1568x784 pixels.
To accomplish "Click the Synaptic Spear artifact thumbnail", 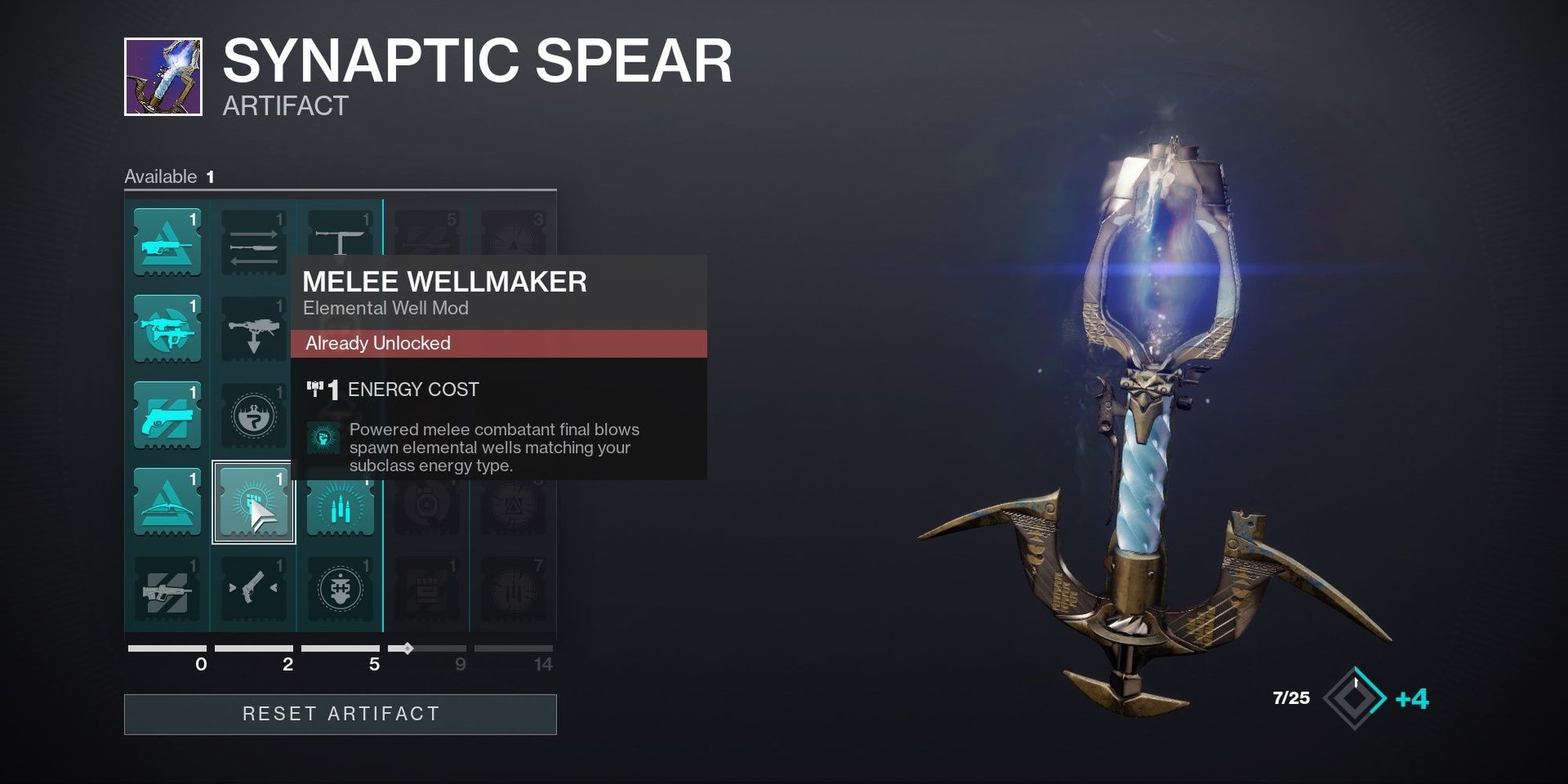I will [162, 78].
